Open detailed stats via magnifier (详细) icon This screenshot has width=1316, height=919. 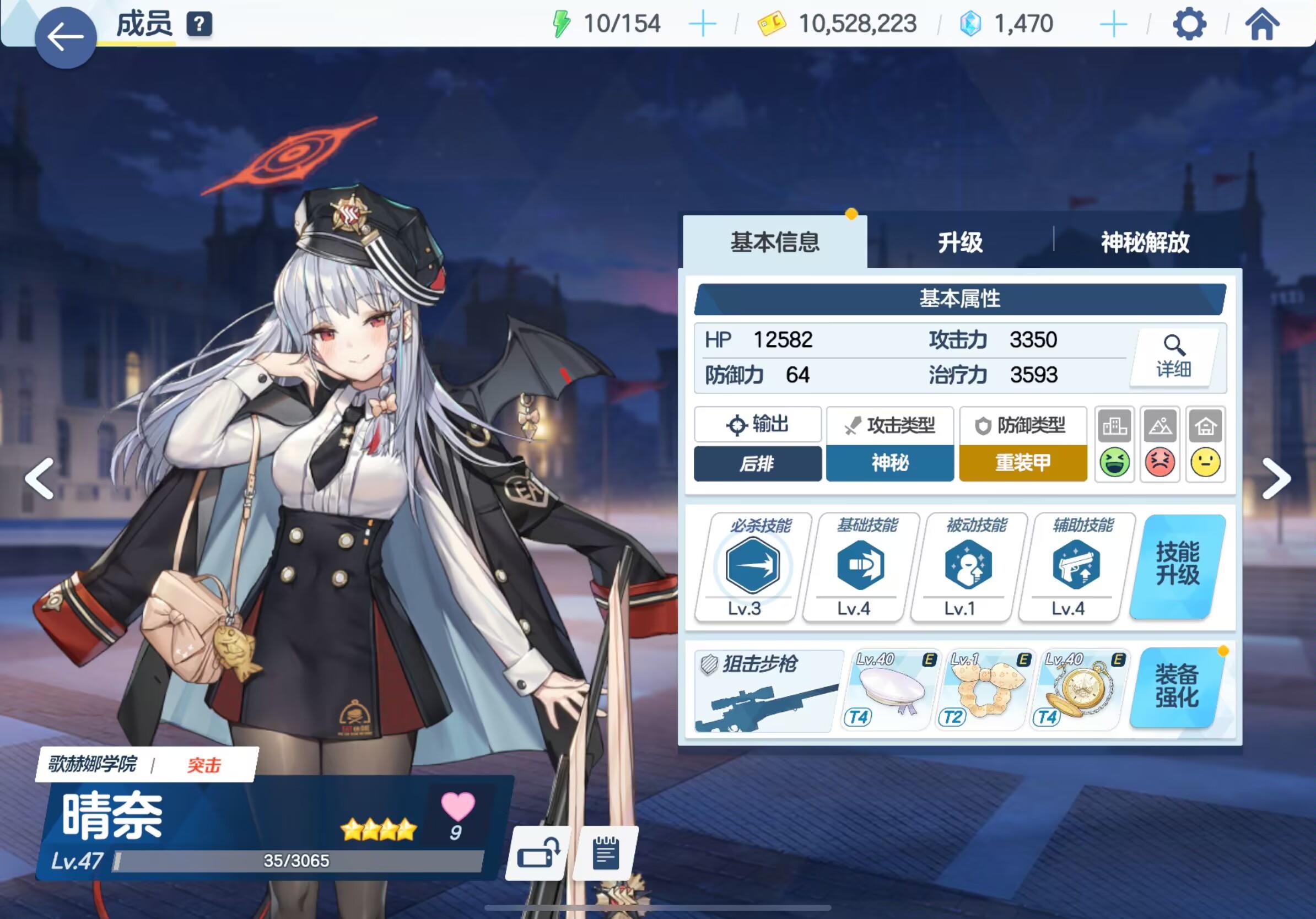(1173, 356)
